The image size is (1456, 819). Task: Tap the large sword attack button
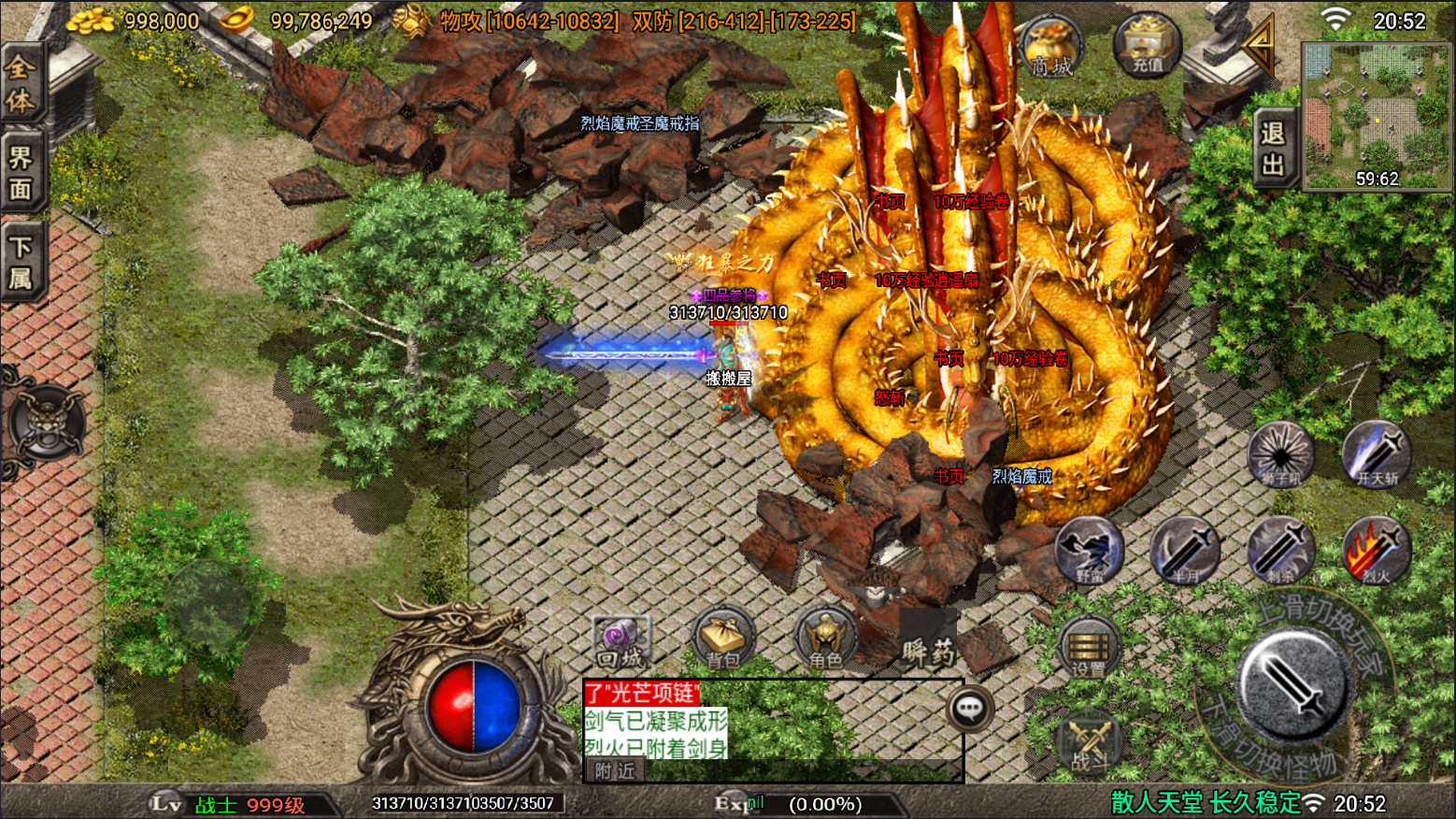coord(1295,686)
